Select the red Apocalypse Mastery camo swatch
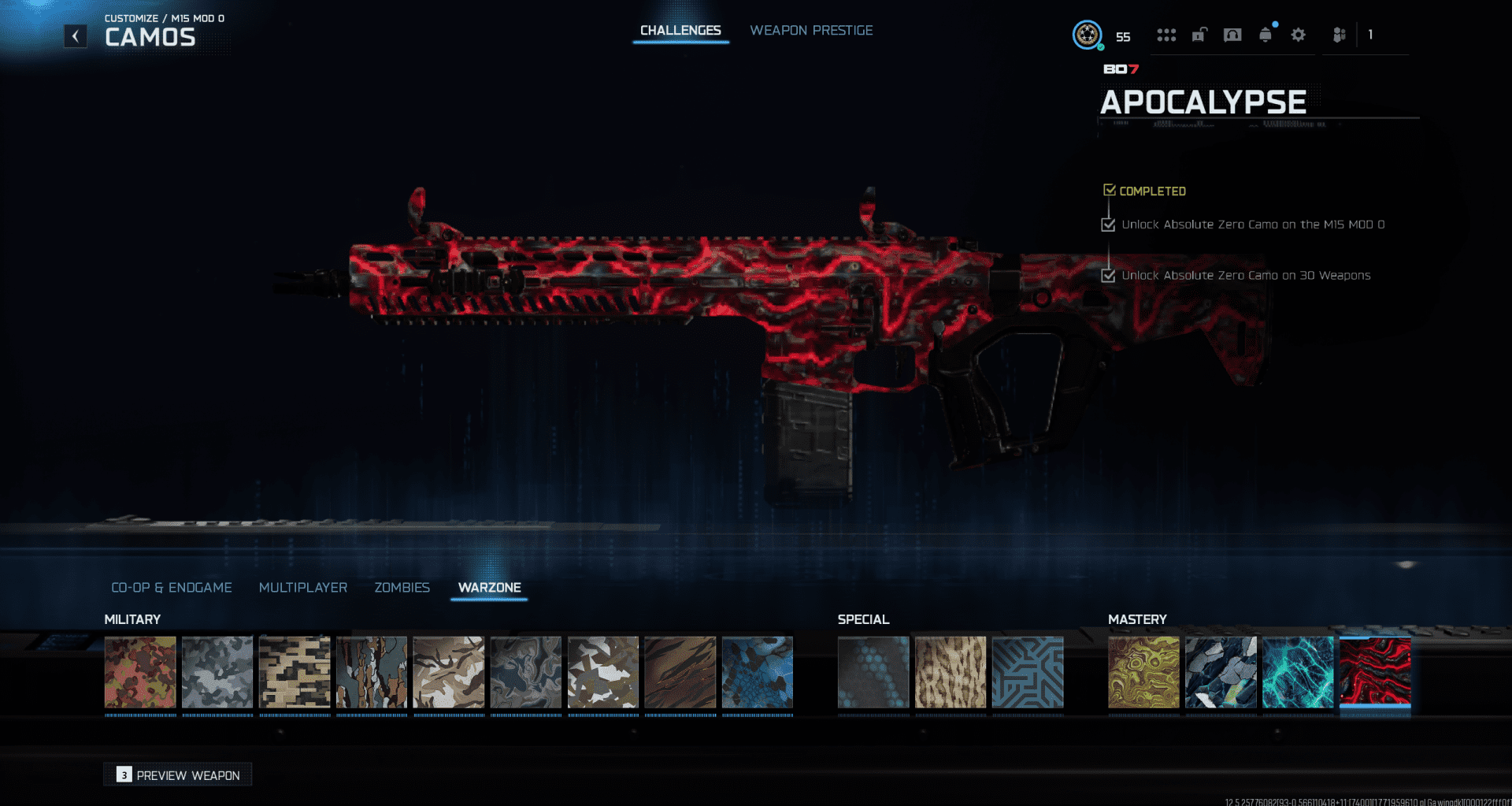 tap(1375, 674)
